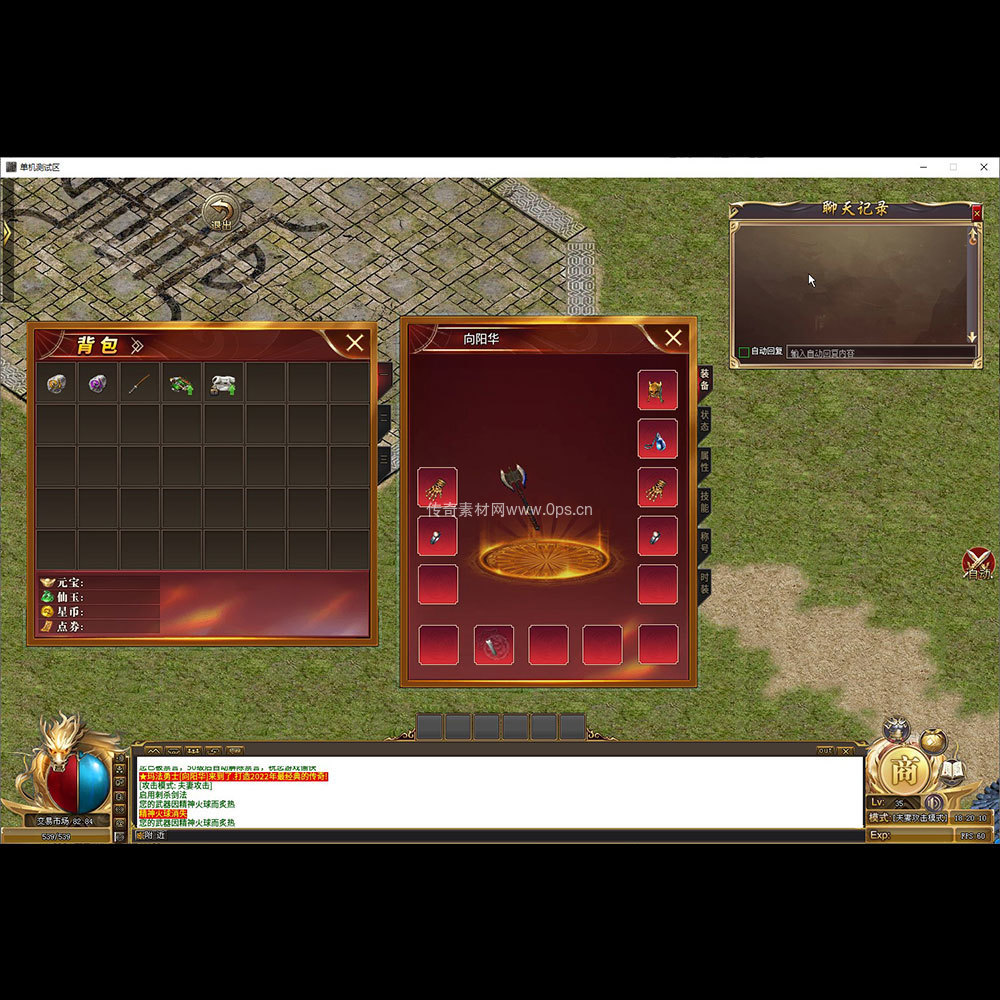The width and height of the screenshot is (1000, 1000).
Task: Switch to the 状态 status tab
Action: coord(705,419)
